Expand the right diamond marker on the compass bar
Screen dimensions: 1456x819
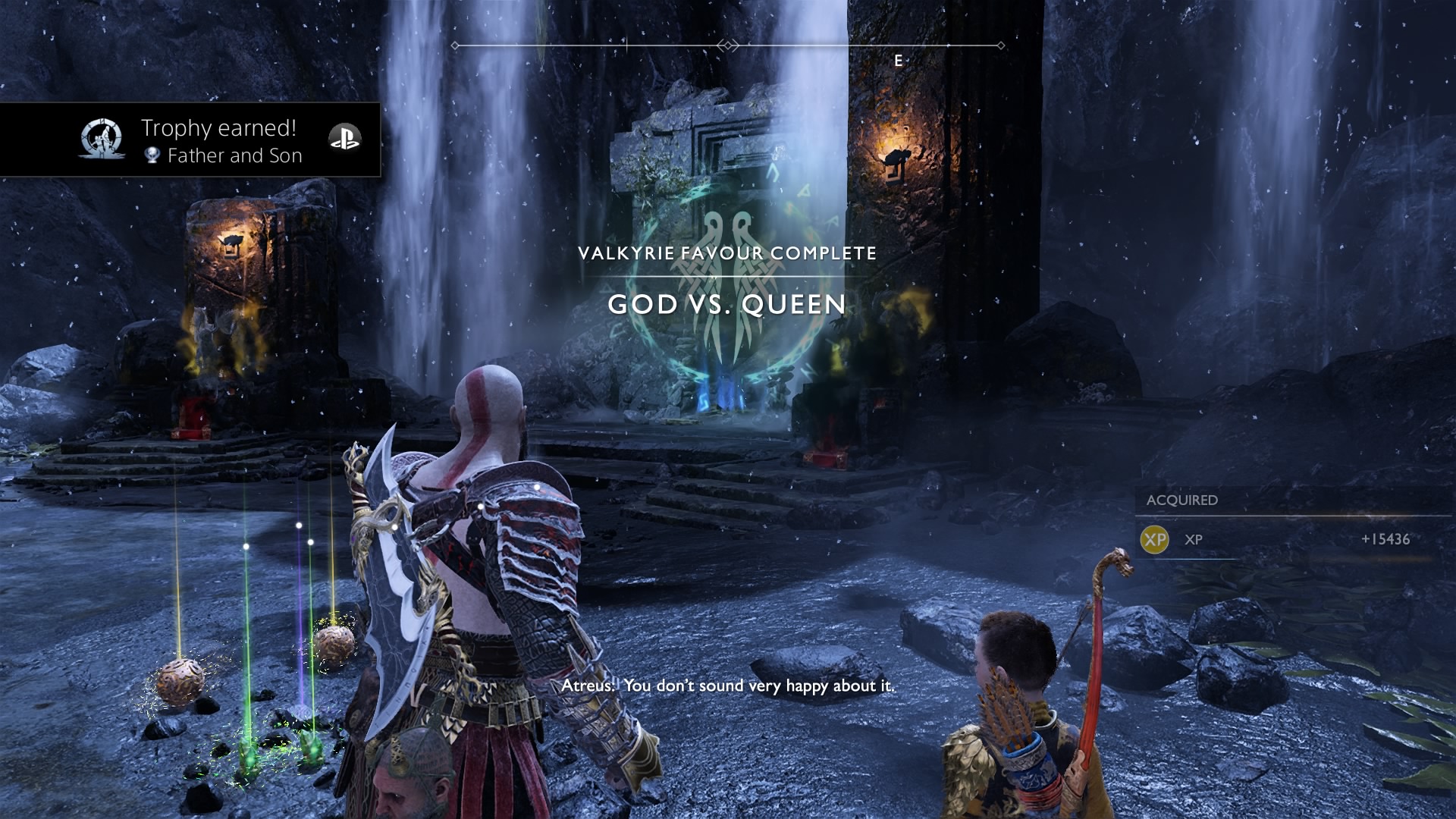pyautogui.click(x=1001, y=45)
